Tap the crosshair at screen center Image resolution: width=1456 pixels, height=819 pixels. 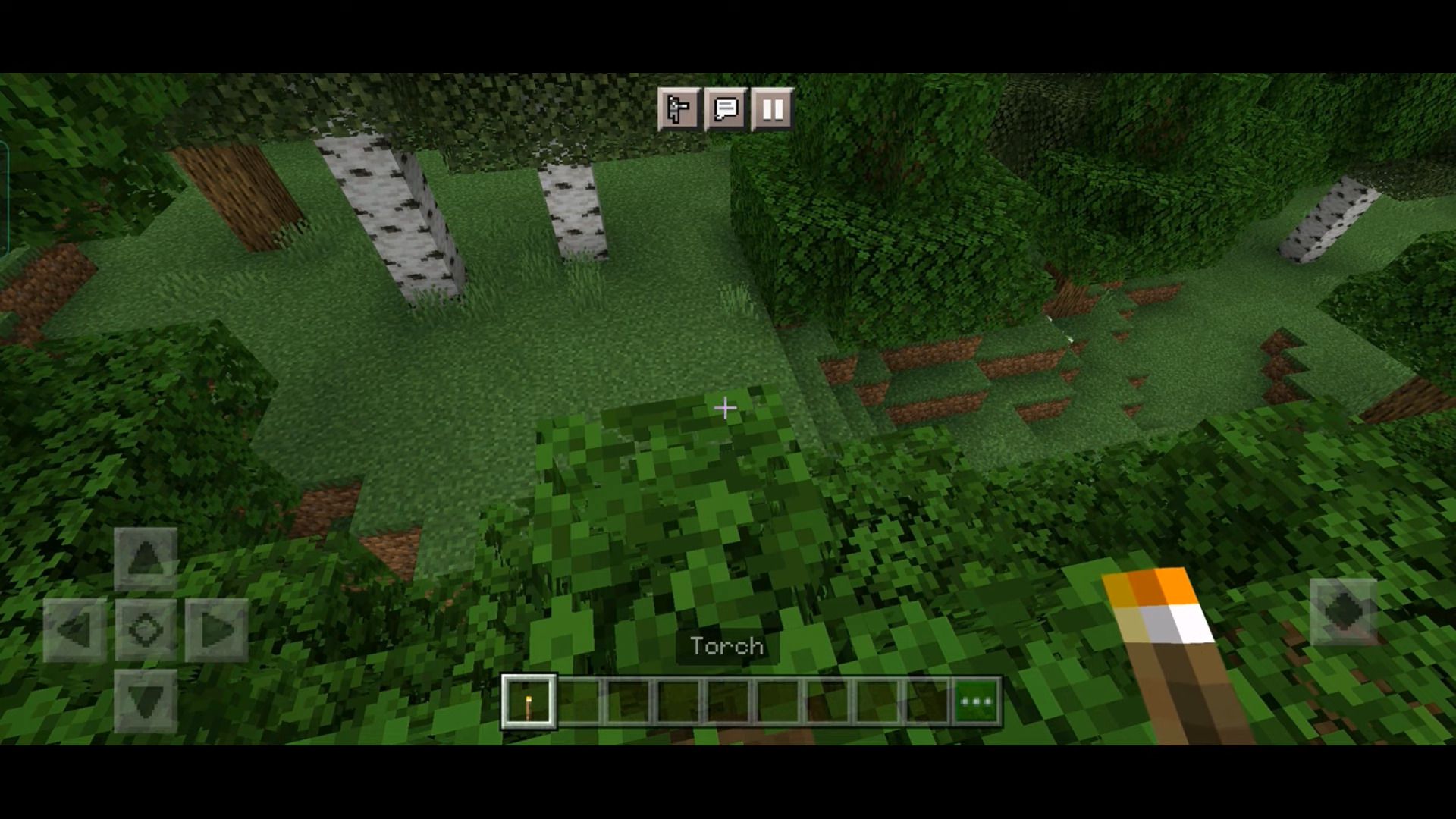pos(725,409)
